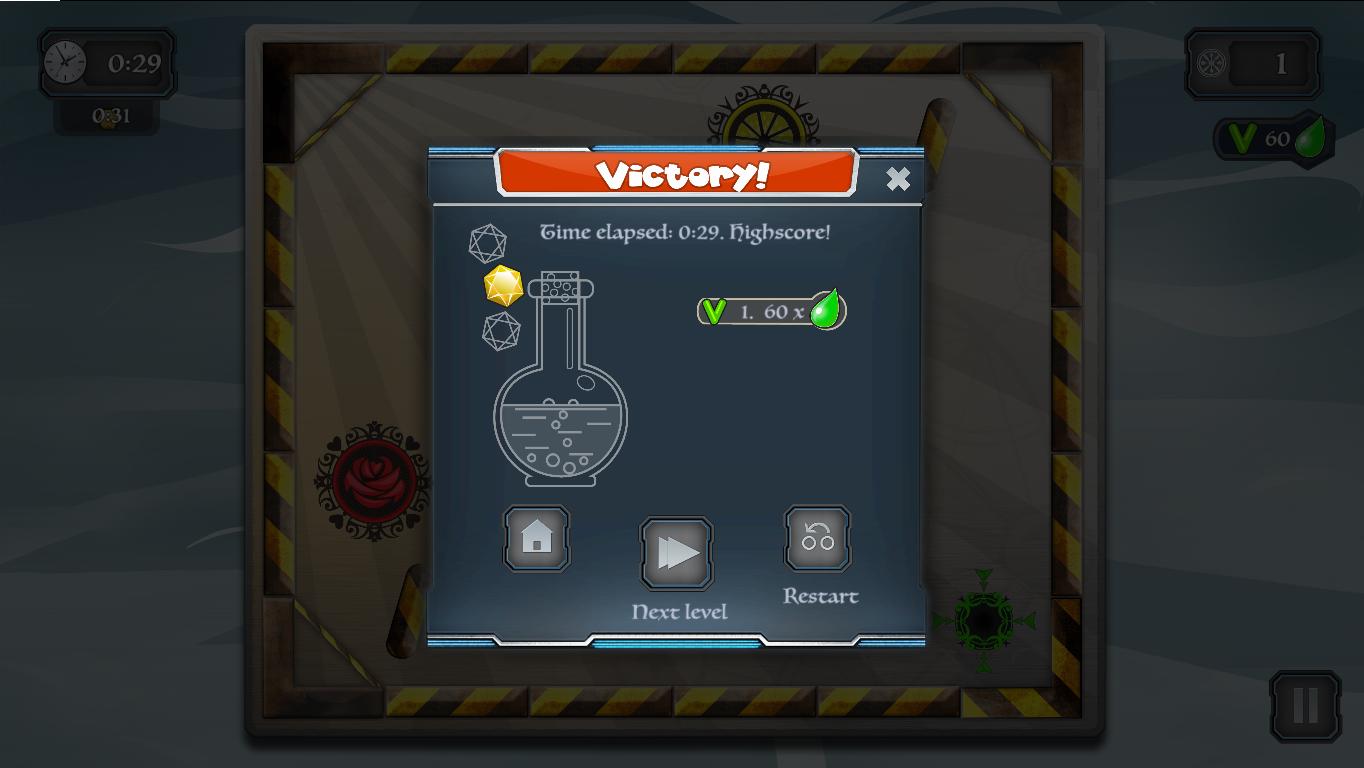This screenshot has width=1364, height=768.
Task: Click the Next level text label
Action: (679, 611)
